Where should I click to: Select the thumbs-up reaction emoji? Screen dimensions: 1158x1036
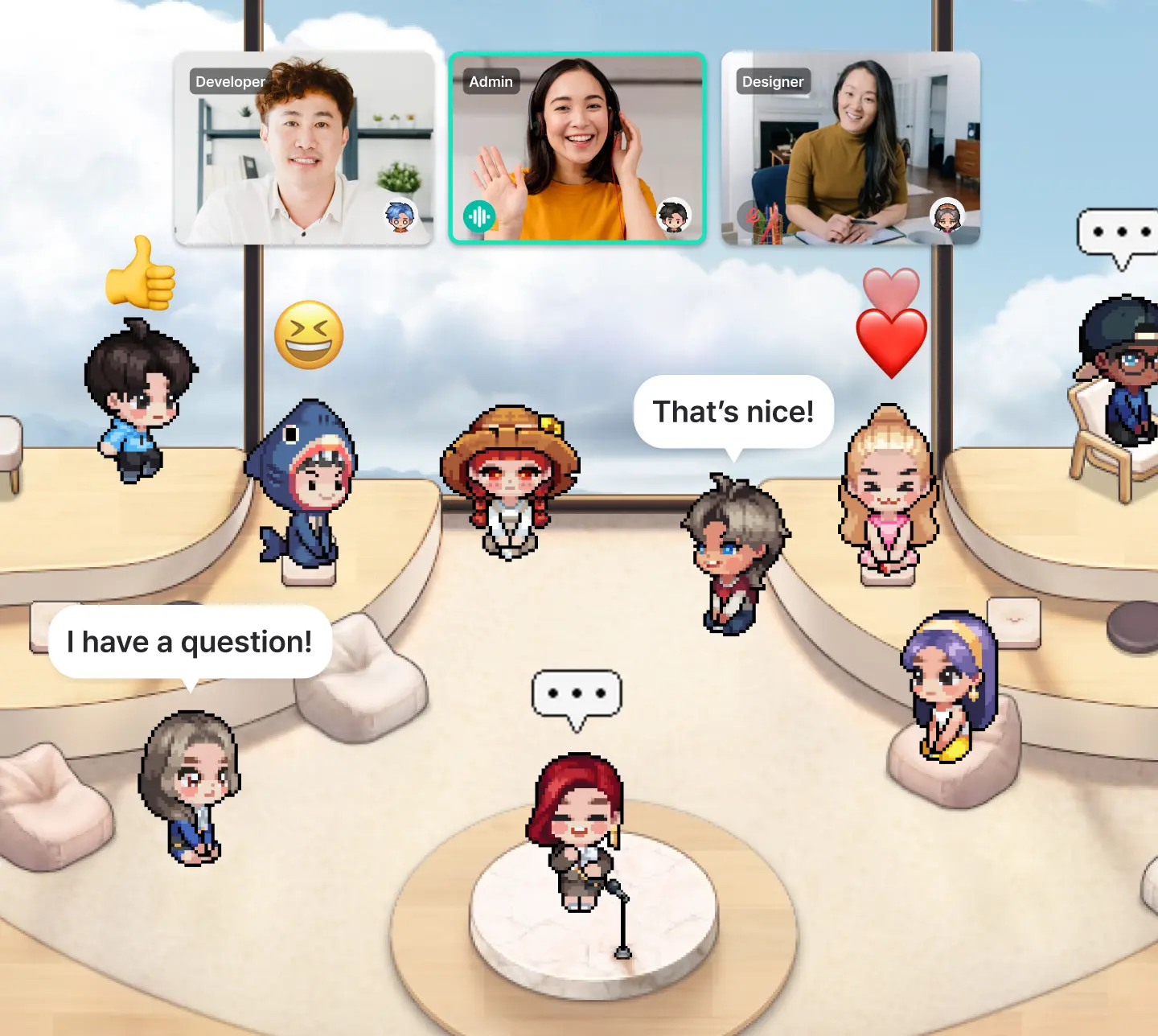[140, 275]
